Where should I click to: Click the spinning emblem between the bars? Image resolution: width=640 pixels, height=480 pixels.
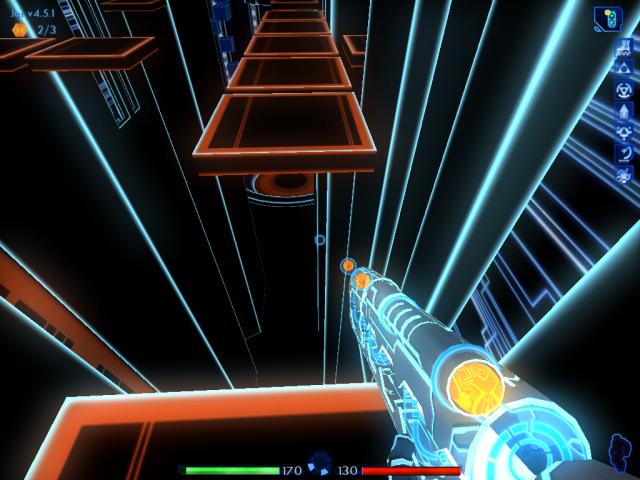(x=320, y=462)
